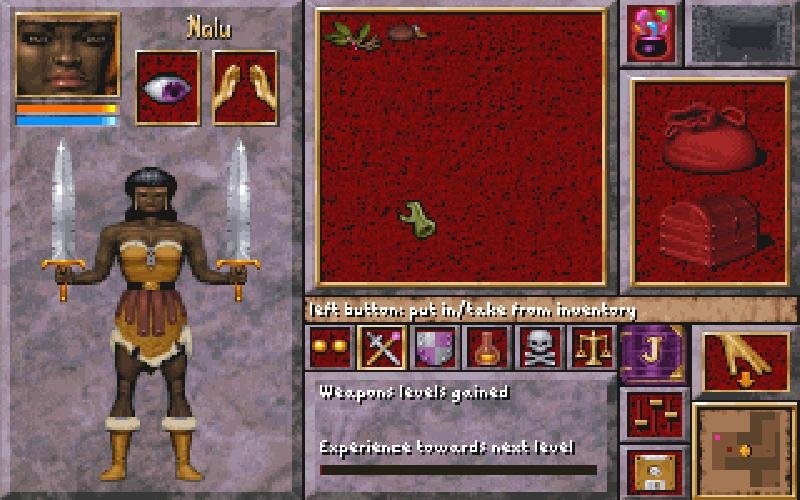Switch to the potion flask tab
This screenshot has width=800, height=500.
pos(487,348)
